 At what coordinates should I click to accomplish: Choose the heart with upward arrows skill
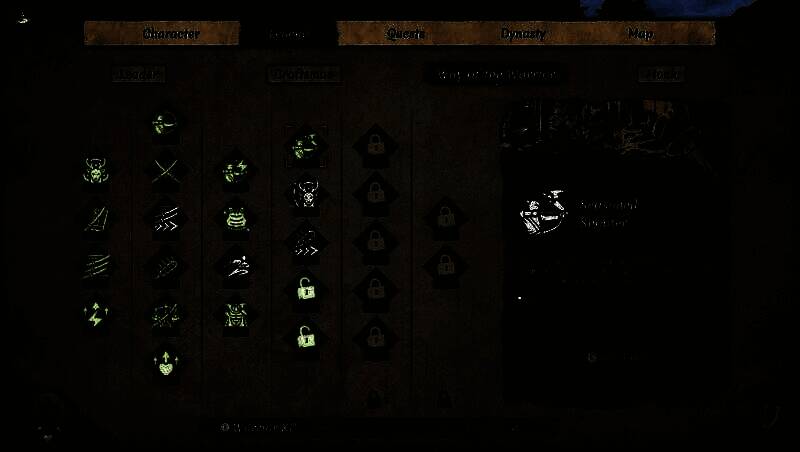(x=164, y=362)
